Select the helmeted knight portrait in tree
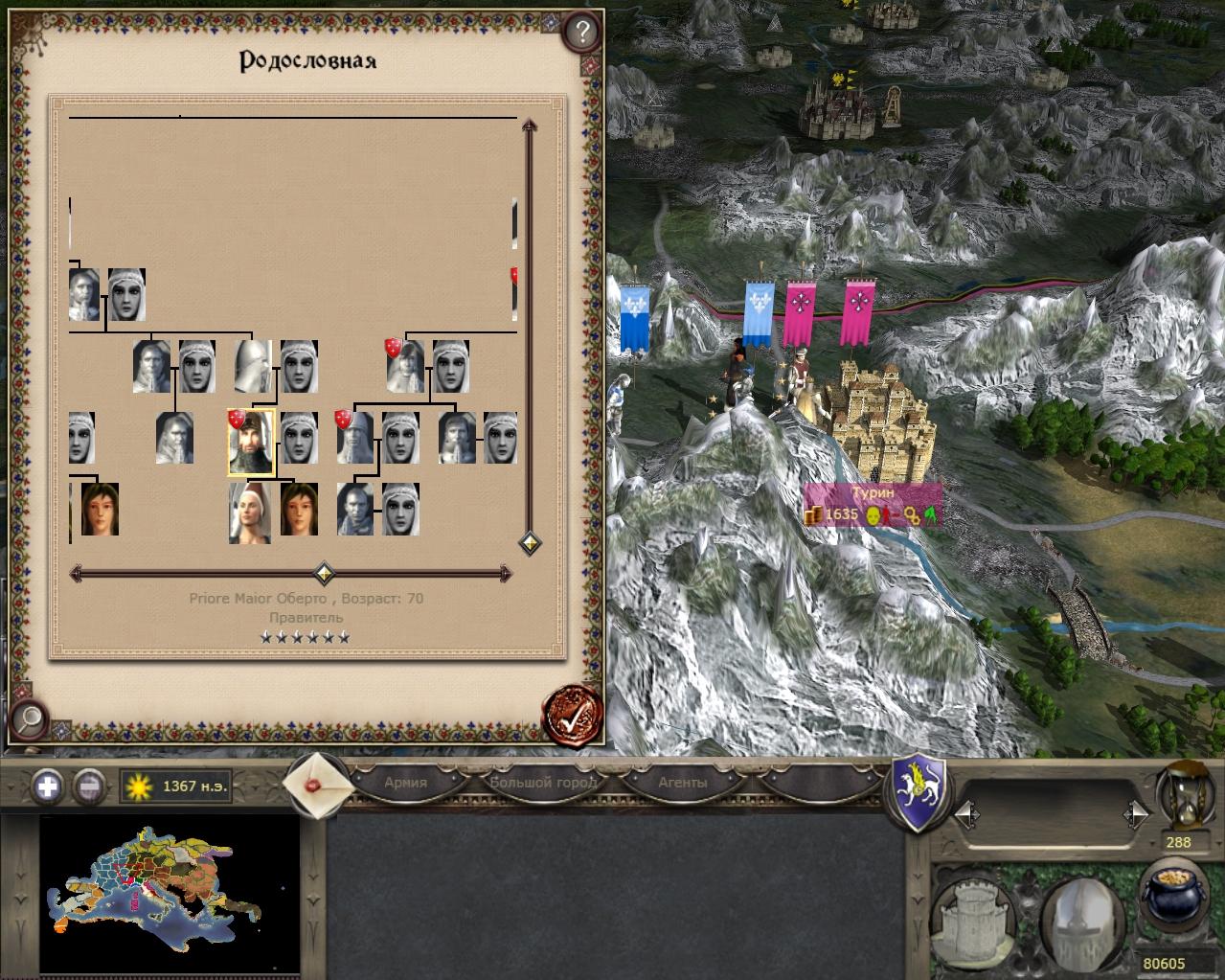The image size is (1225, 980). 252,366
